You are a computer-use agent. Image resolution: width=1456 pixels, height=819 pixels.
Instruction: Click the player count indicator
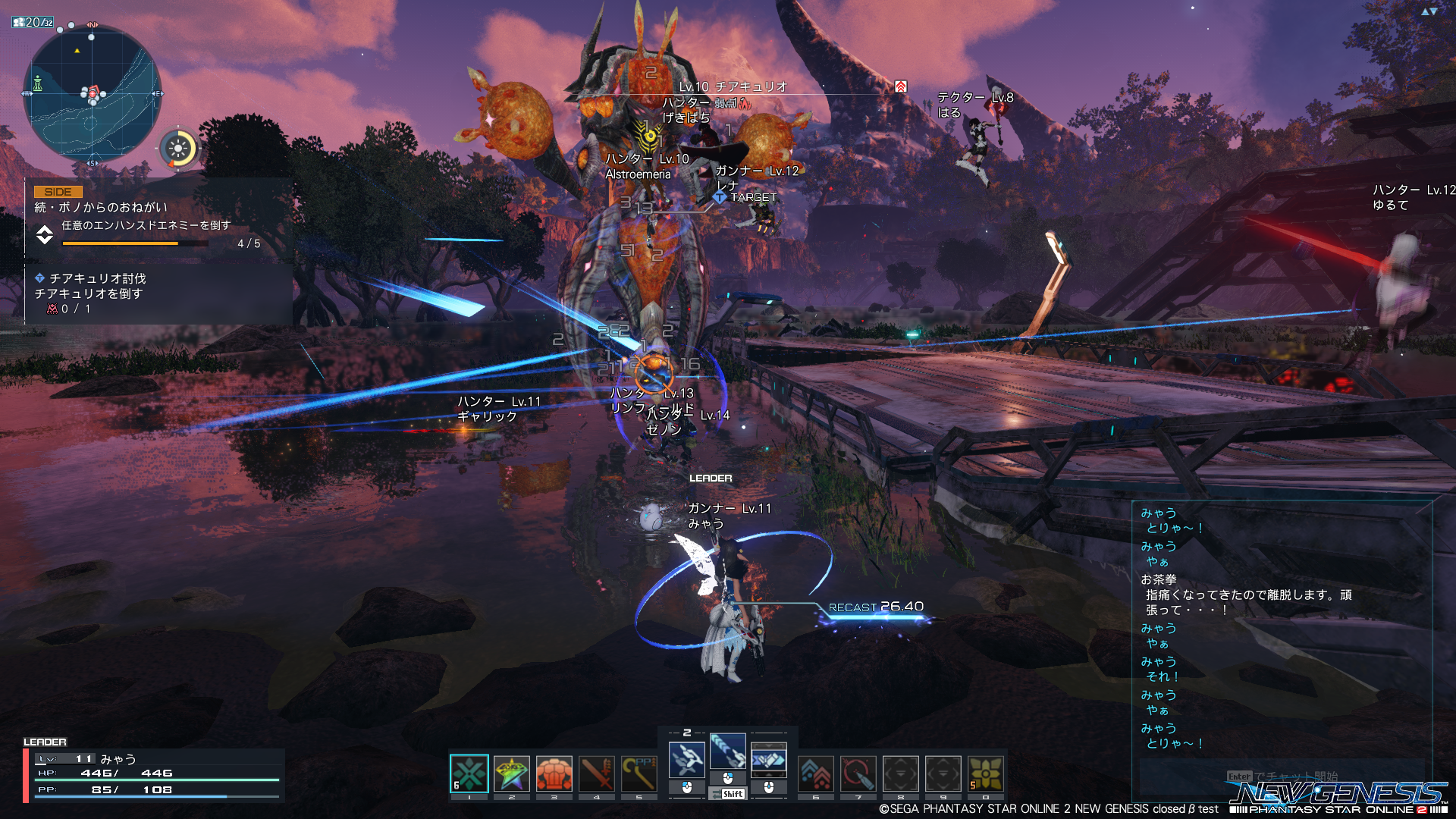click(x=33, y=23)
